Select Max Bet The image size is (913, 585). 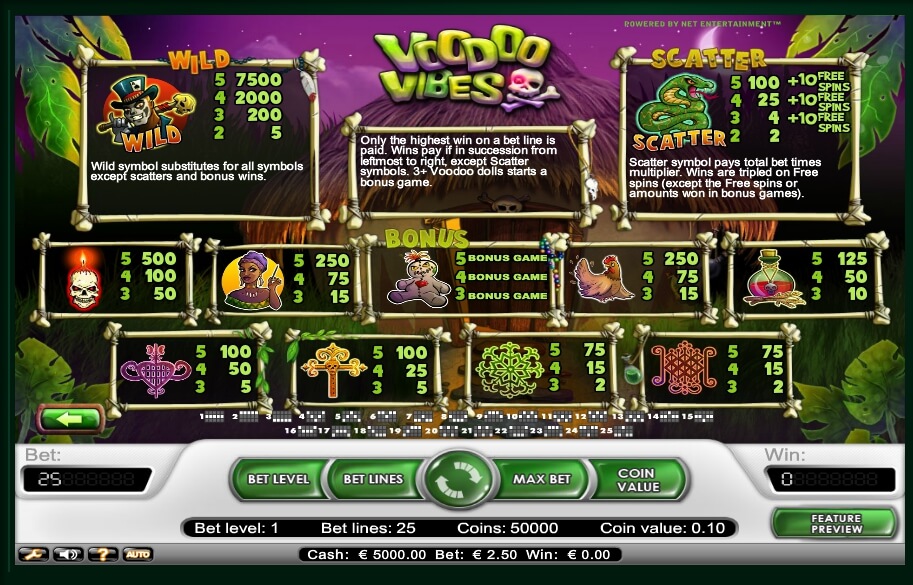(541, 479)
